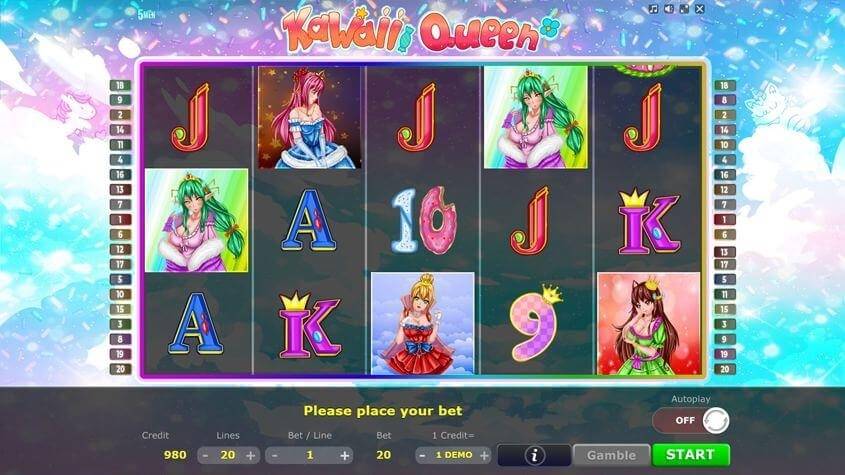The image size is (845, 475).
Task: Show the paytable info screen
Action: tap(534, 455)
